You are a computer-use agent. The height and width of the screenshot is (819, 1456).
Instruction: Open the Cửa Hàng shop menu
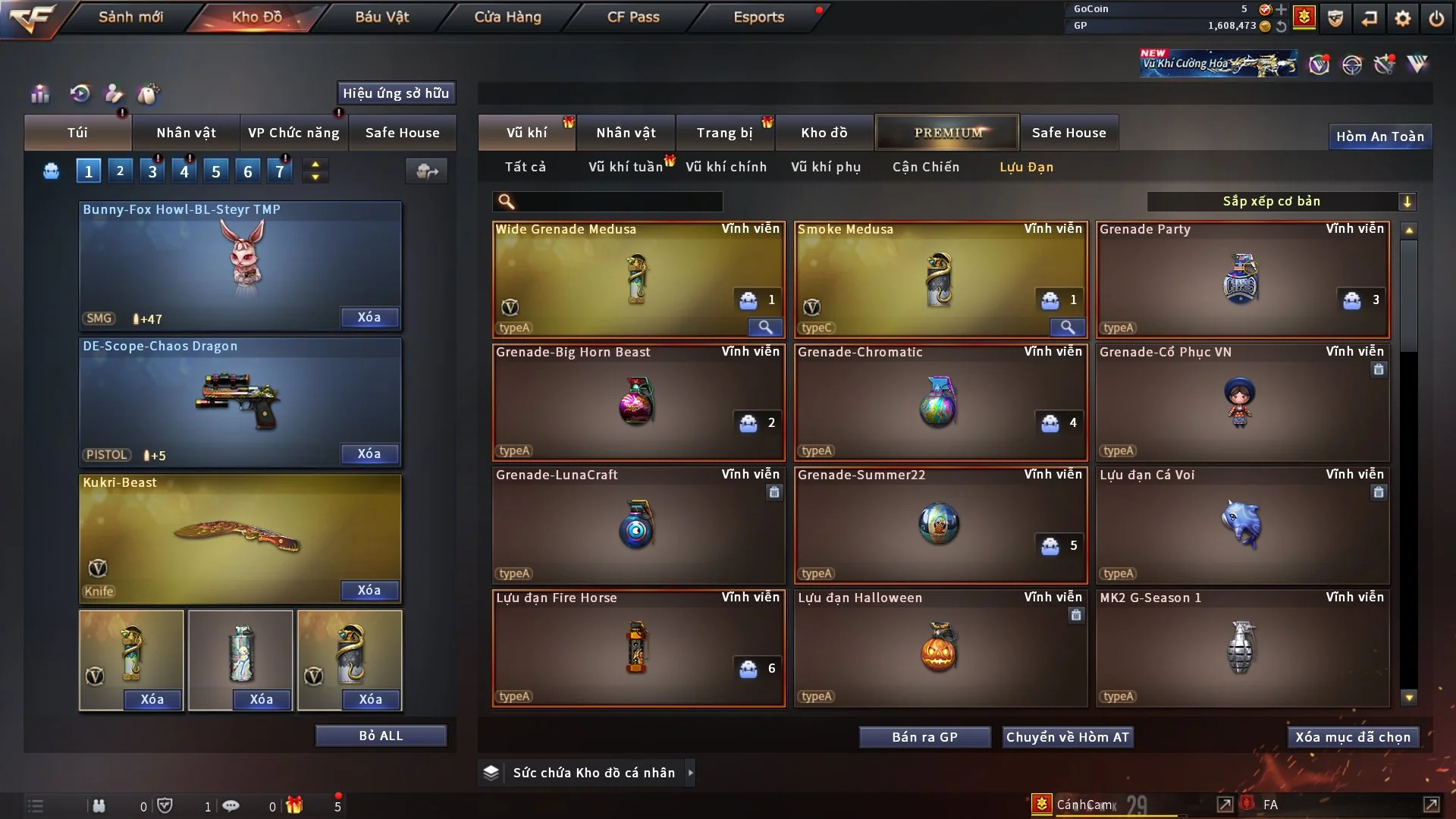click(507, 17)
